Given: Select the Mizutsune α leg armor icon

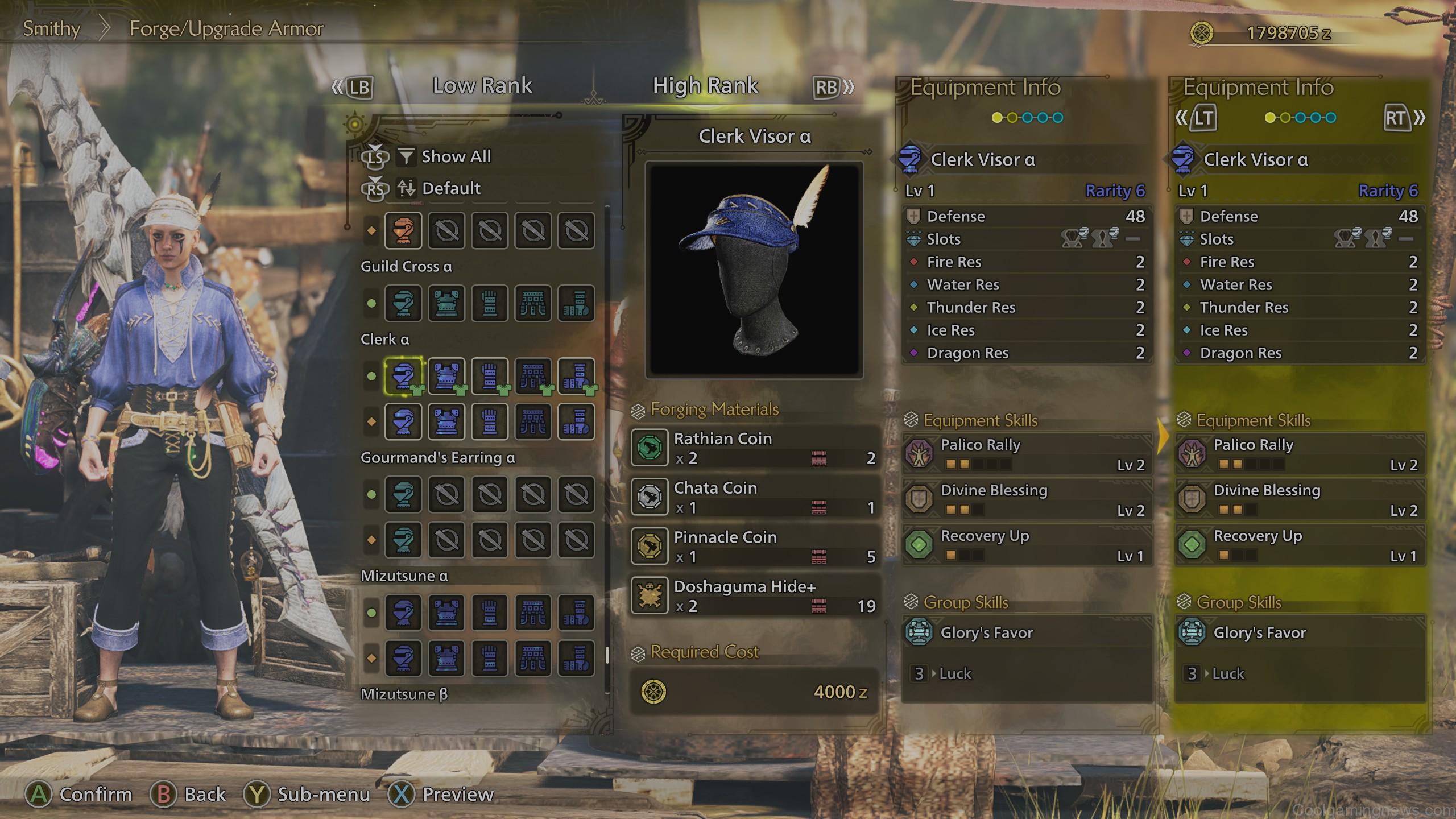Looking at the screenshot, I should [x=576, y=614].
